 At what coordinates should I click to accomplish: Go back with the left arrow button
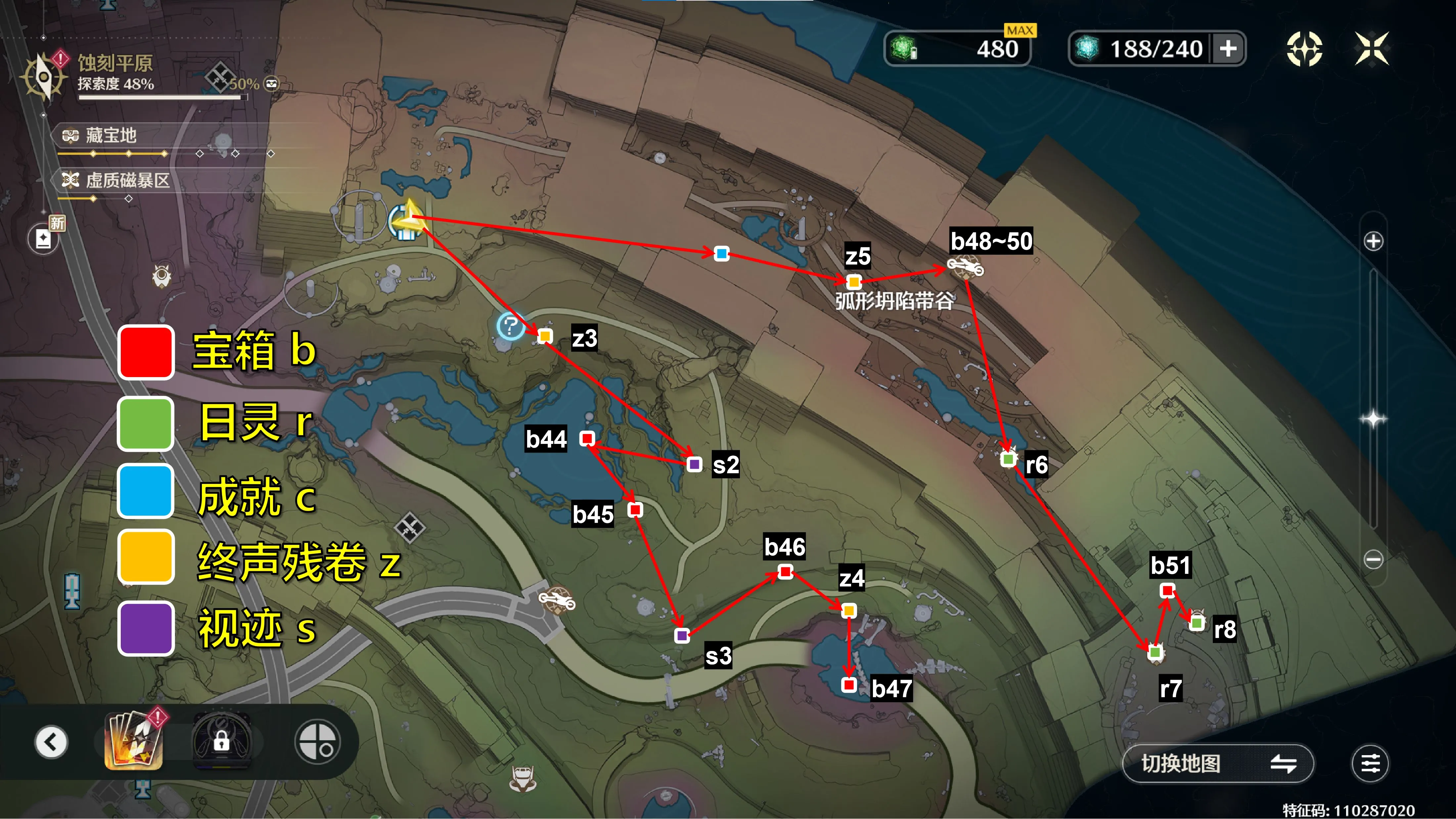51,742
